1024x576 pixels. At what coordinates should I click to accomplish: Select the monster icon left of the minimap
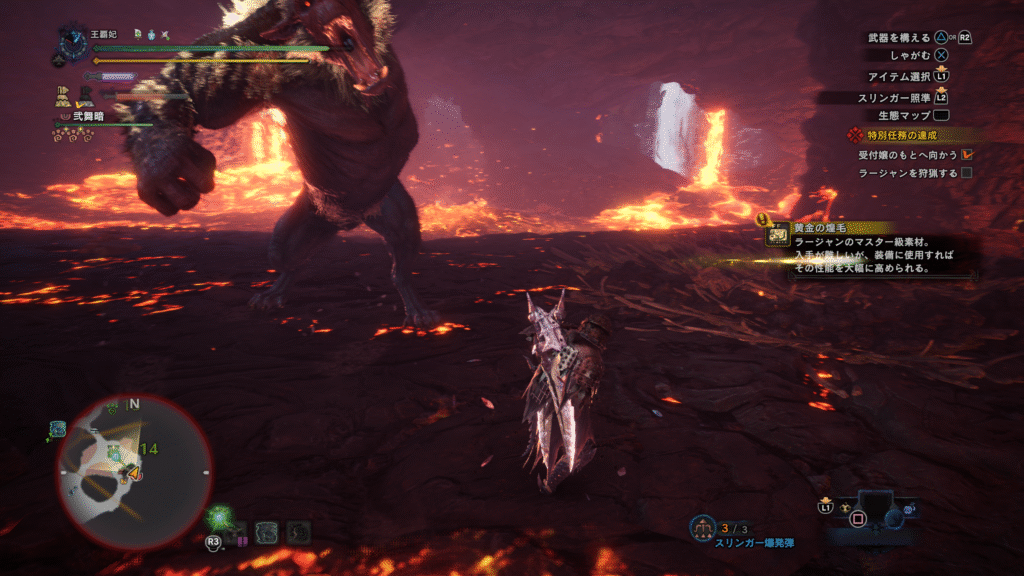(x=58, y=429)
